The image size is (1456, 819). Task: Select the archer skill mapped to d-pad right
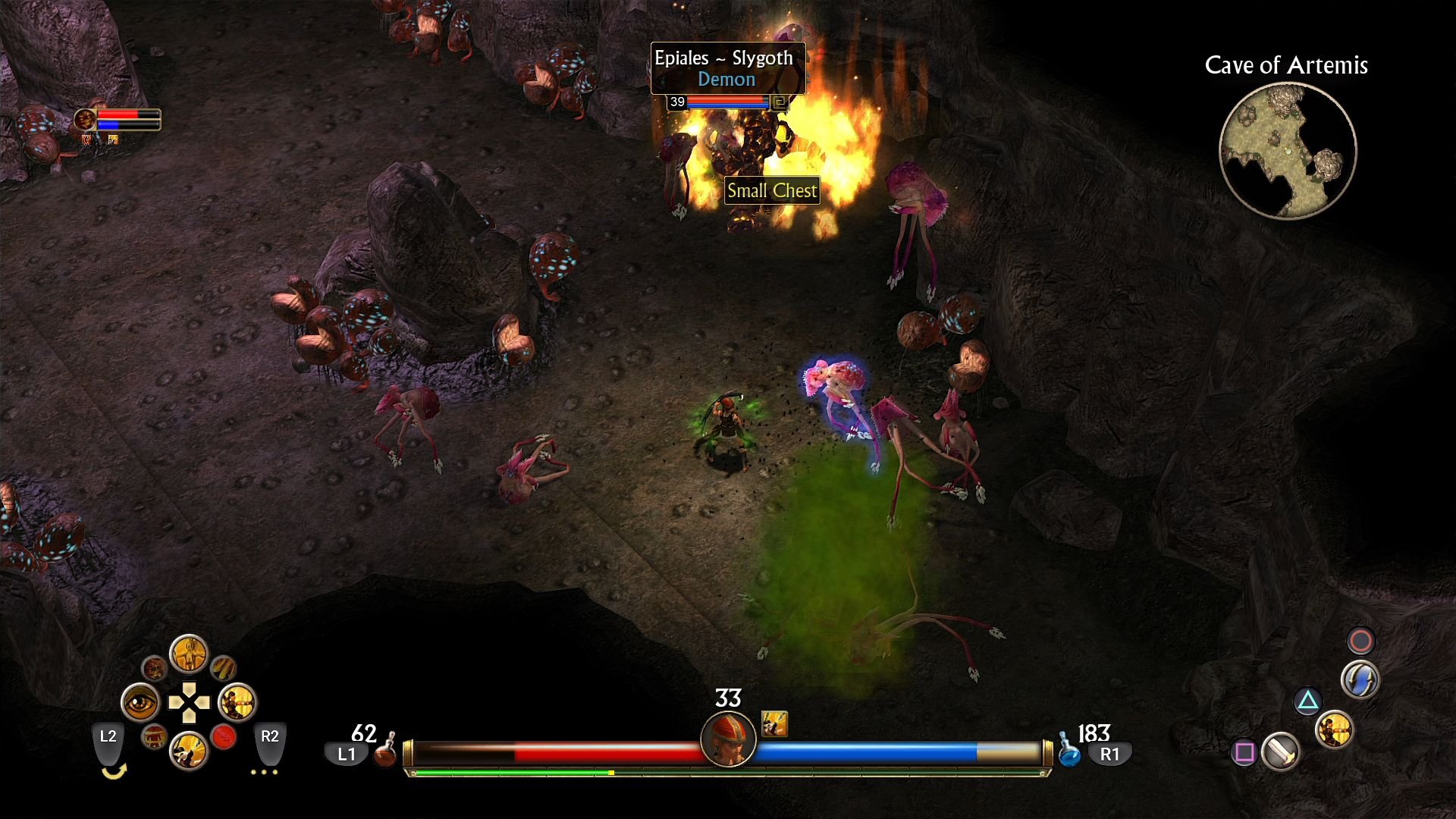(237, 702)
